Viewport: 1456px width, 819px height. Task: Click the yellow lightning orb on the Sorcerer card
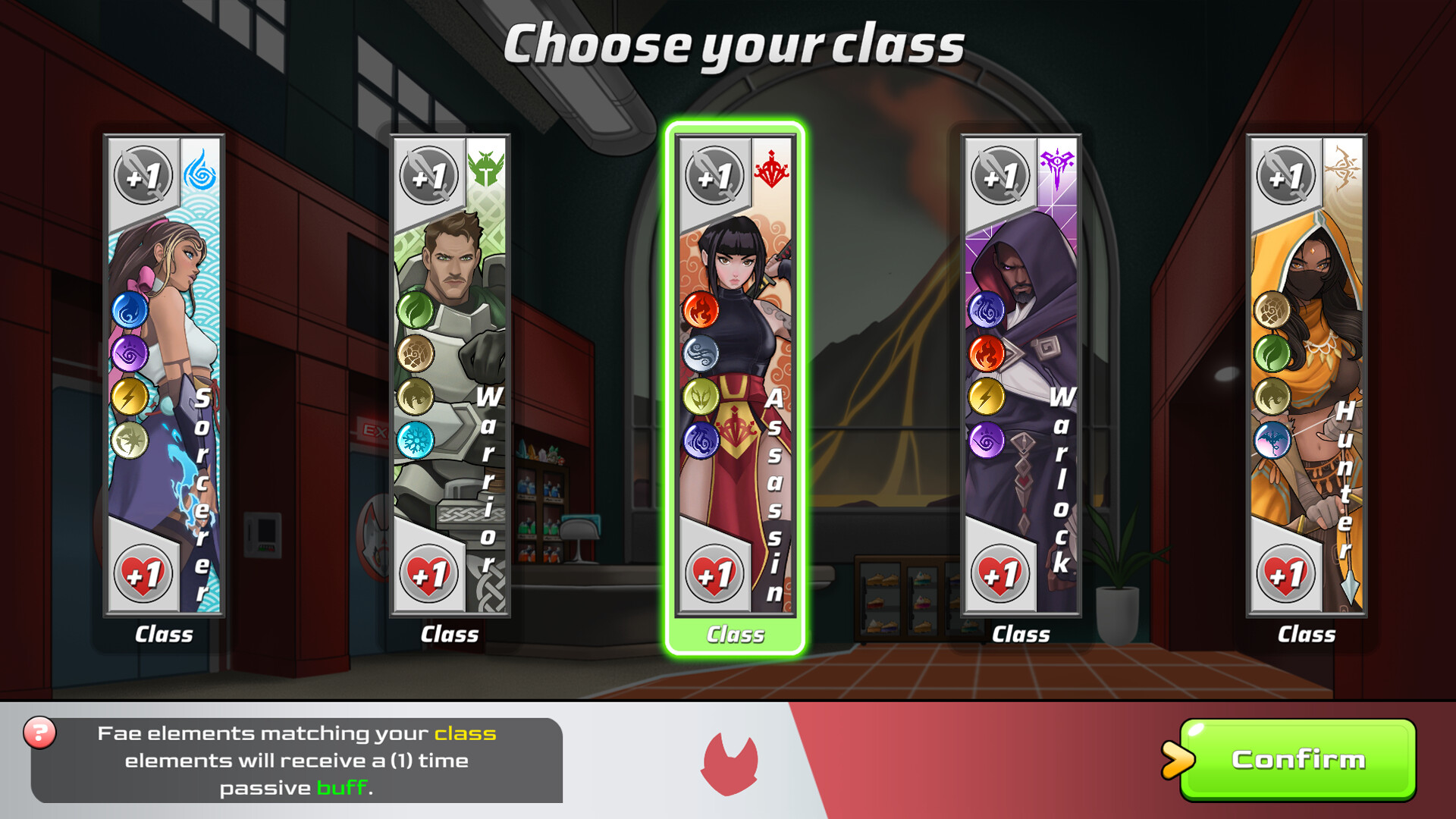130,394
